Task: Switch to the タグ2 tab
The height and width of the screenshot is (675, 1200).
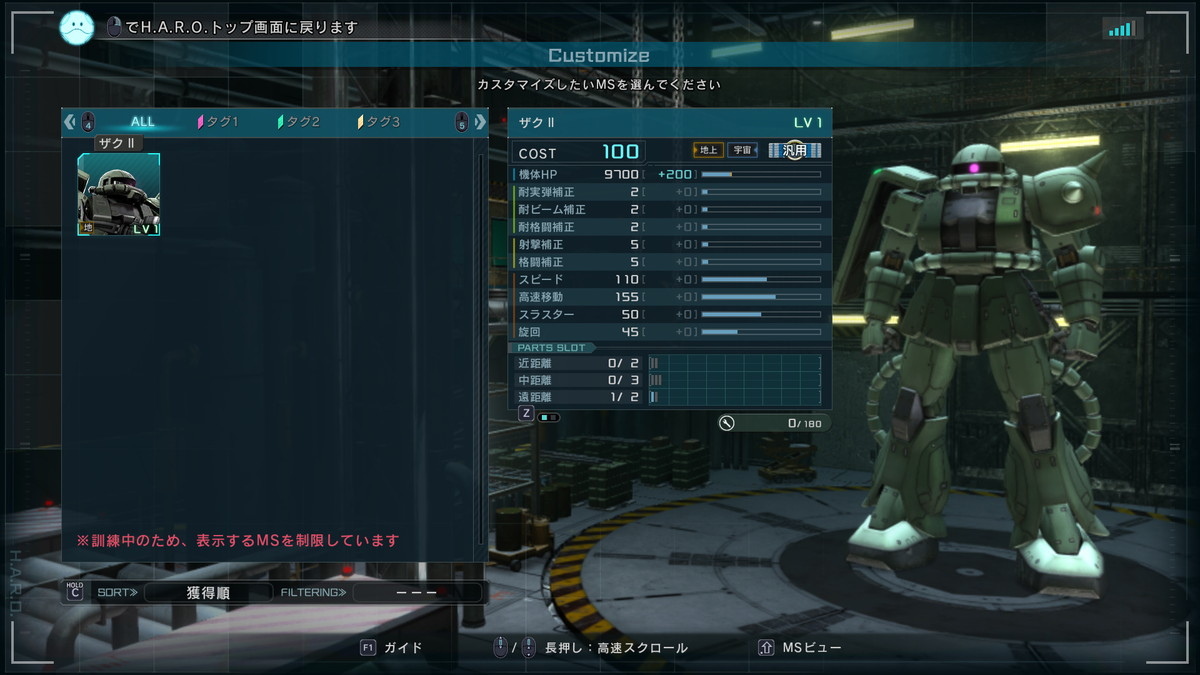Action: click(x=299, y=122)
